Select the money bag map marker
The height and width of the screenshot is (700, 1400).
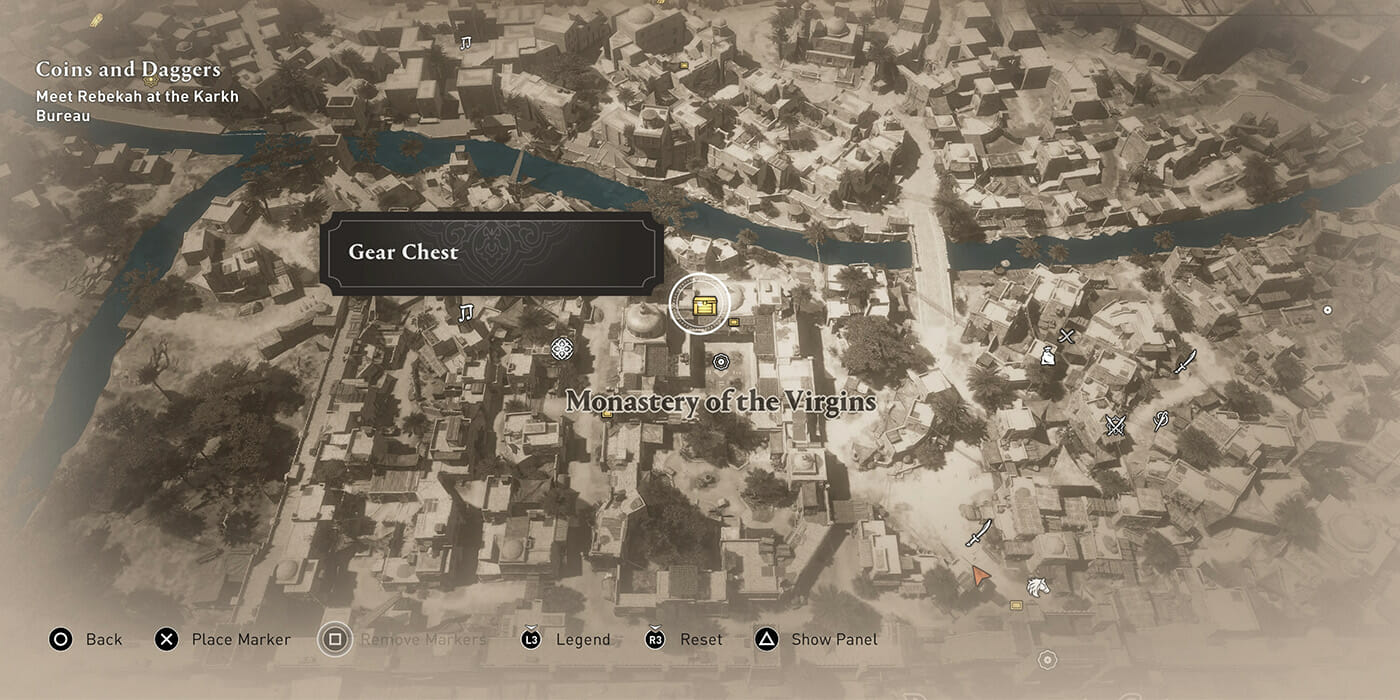[x=1047, y=353]
